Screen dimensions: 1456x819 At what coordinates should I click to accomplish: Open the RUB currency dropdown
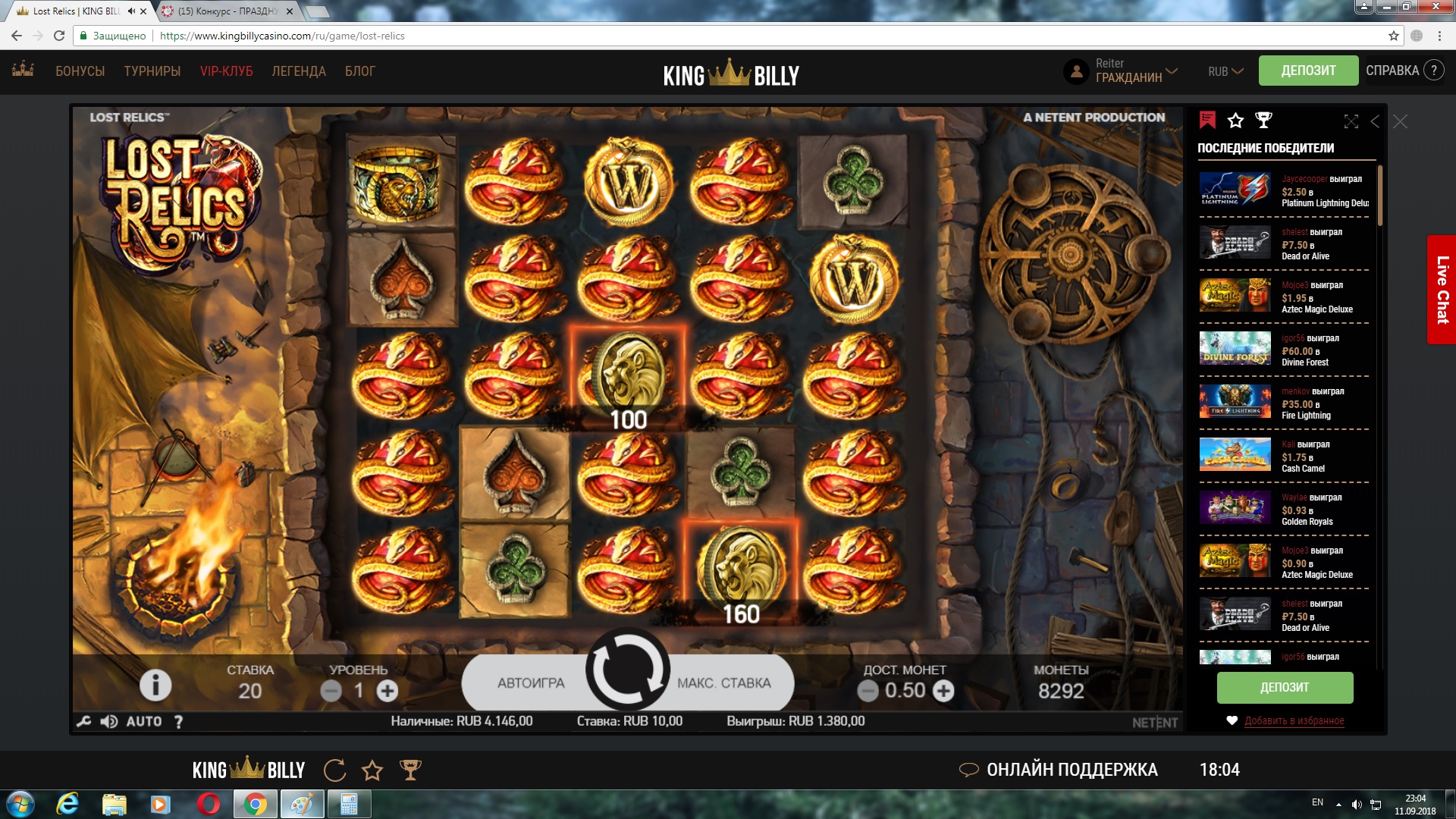1225,71
